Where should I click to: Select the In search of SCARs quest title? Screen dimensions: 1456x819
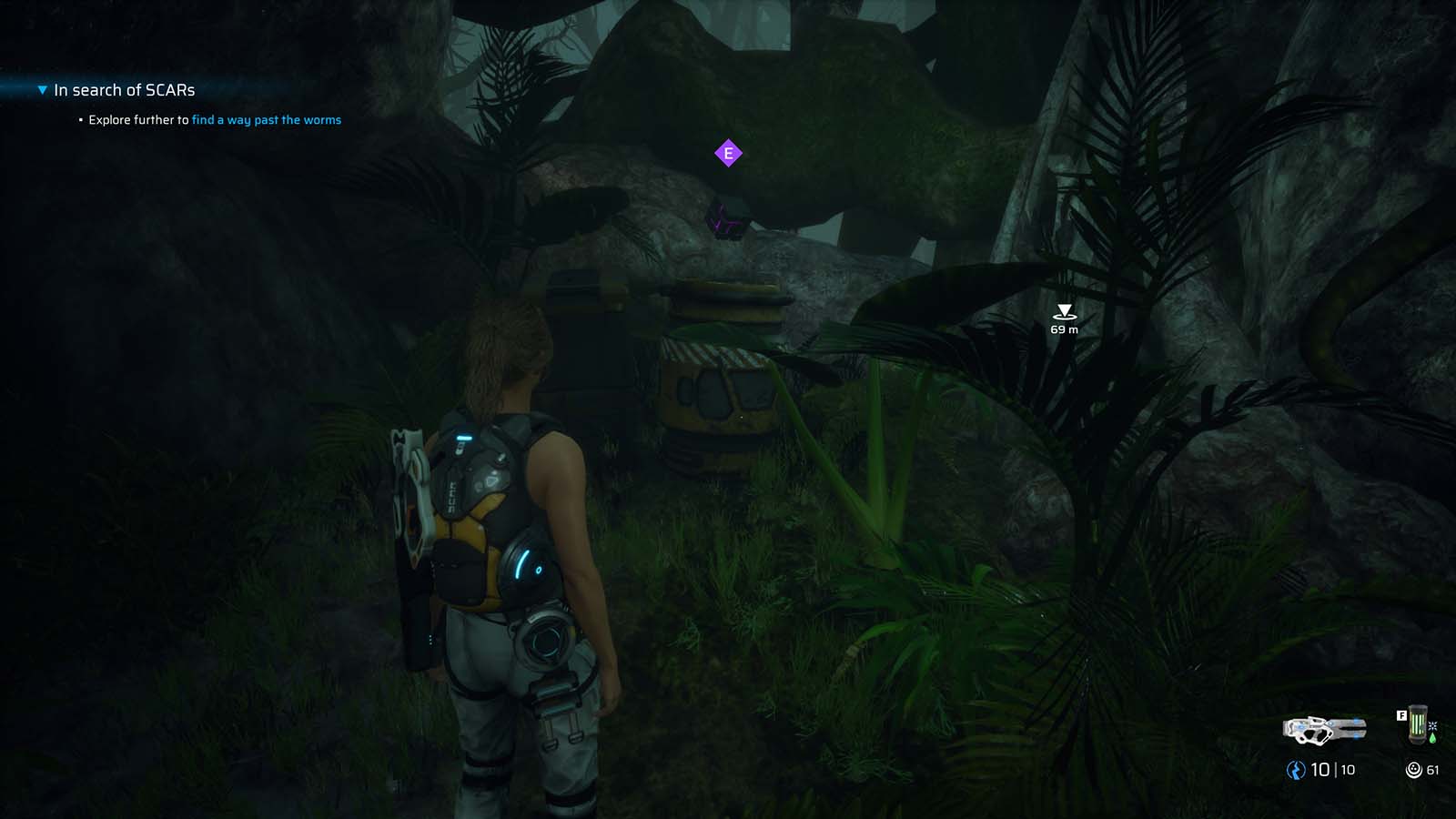(124, 90)
